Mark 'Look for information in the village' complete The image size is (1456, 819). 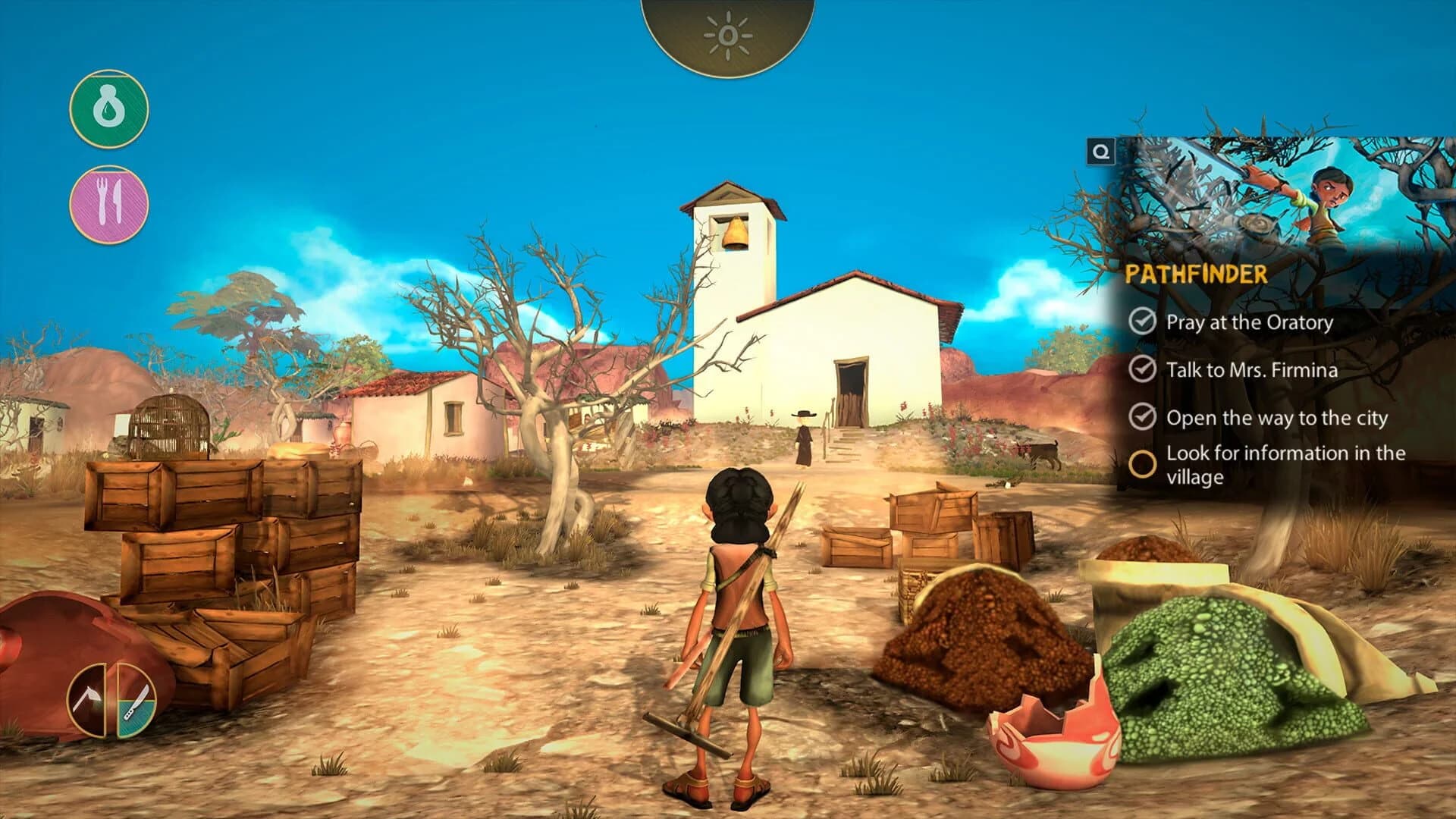point(1144,460)
